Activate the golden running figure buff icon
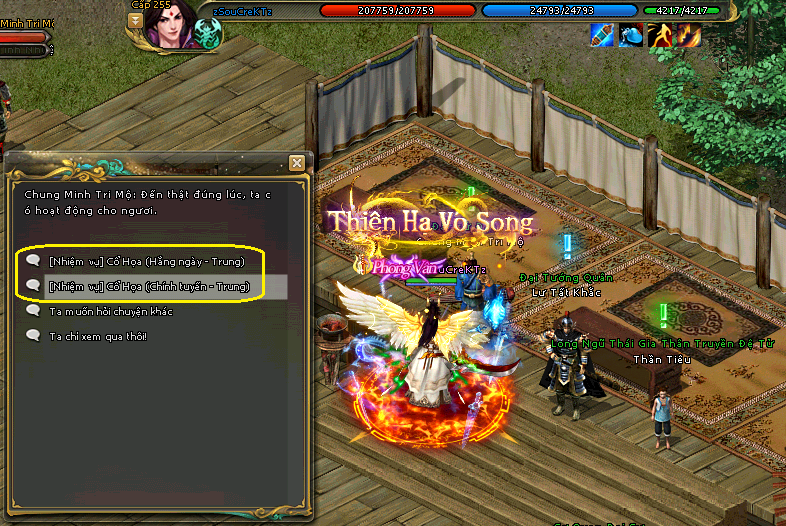The height and width of the screenshot is (526, 786). tap(660, 37)
